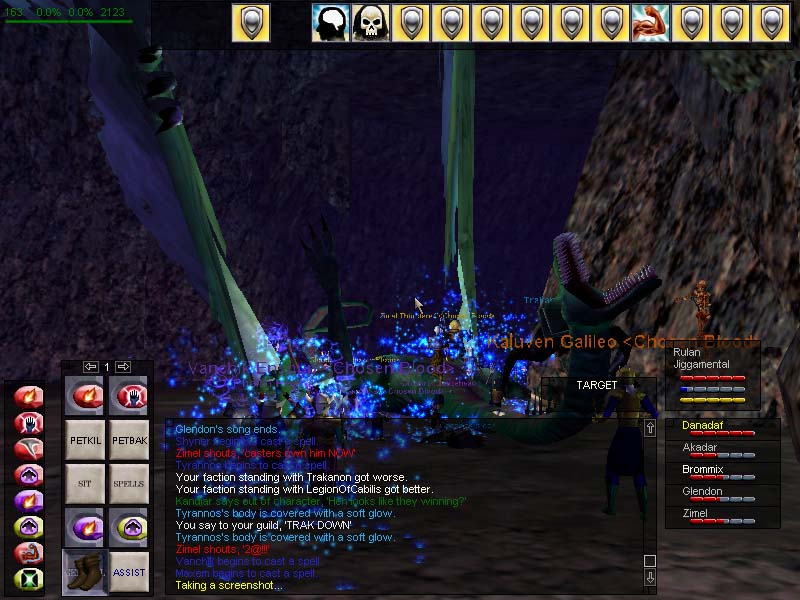This screenshot has height=600, width=800.
Task: Open the SPELLS hotkey button
Action: [129, 483]
